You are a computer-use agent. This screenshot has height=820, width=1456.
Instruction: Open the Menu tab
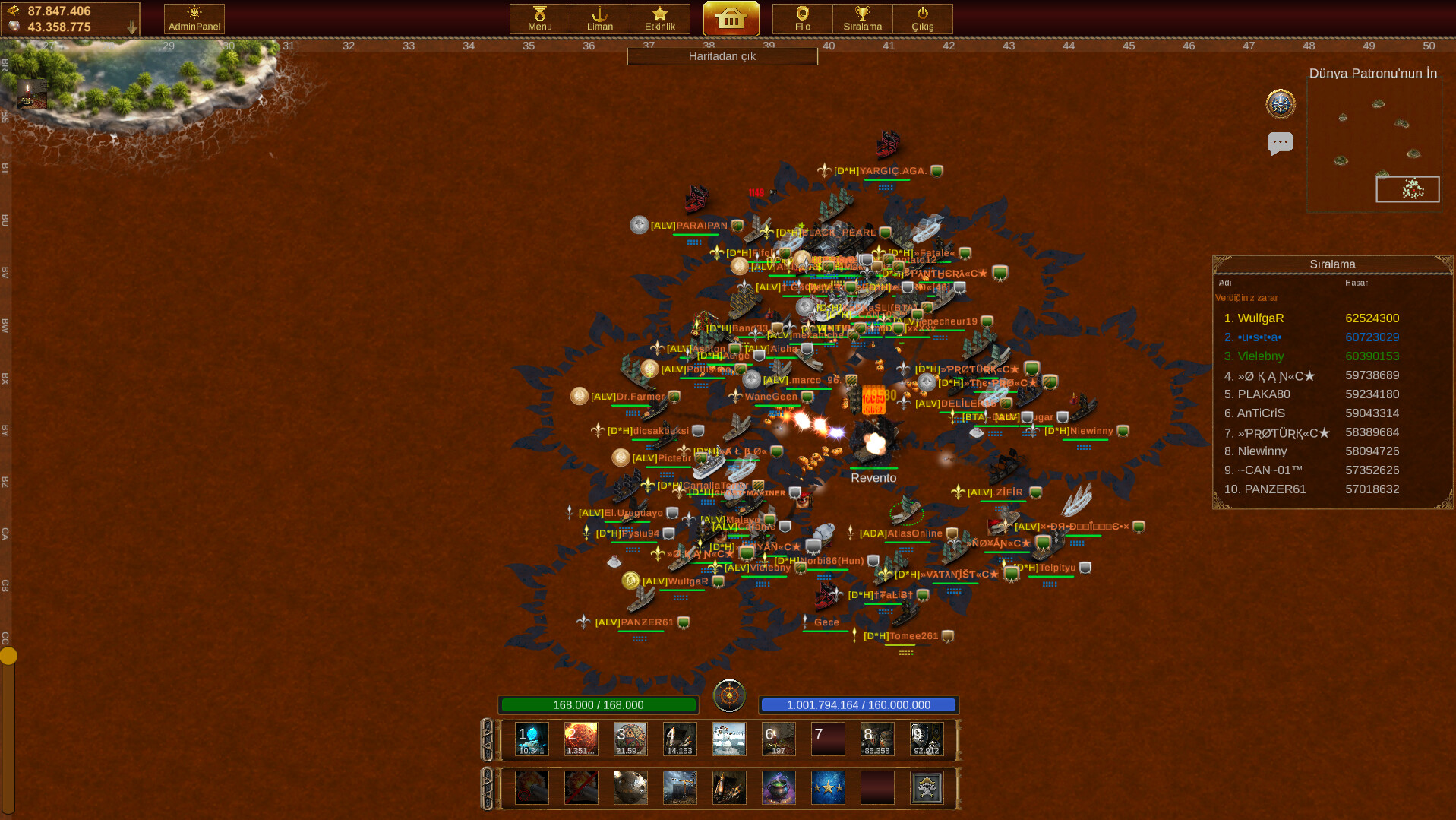[x=538, y=18]
